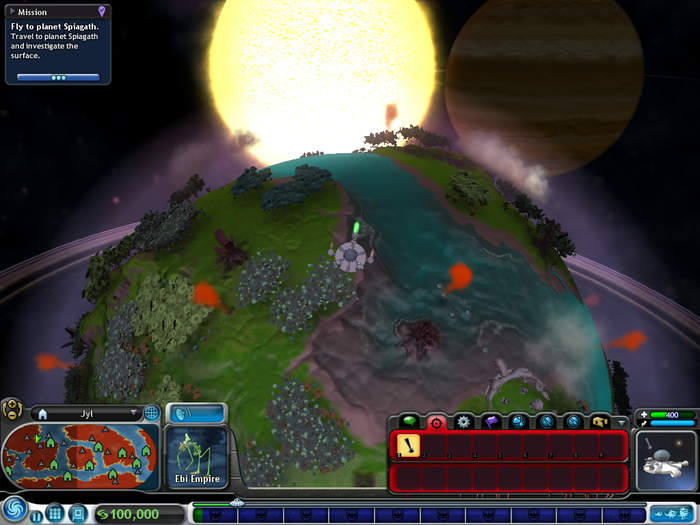
Task: Toggle the globe view next to Jyl
Action: 152,413
